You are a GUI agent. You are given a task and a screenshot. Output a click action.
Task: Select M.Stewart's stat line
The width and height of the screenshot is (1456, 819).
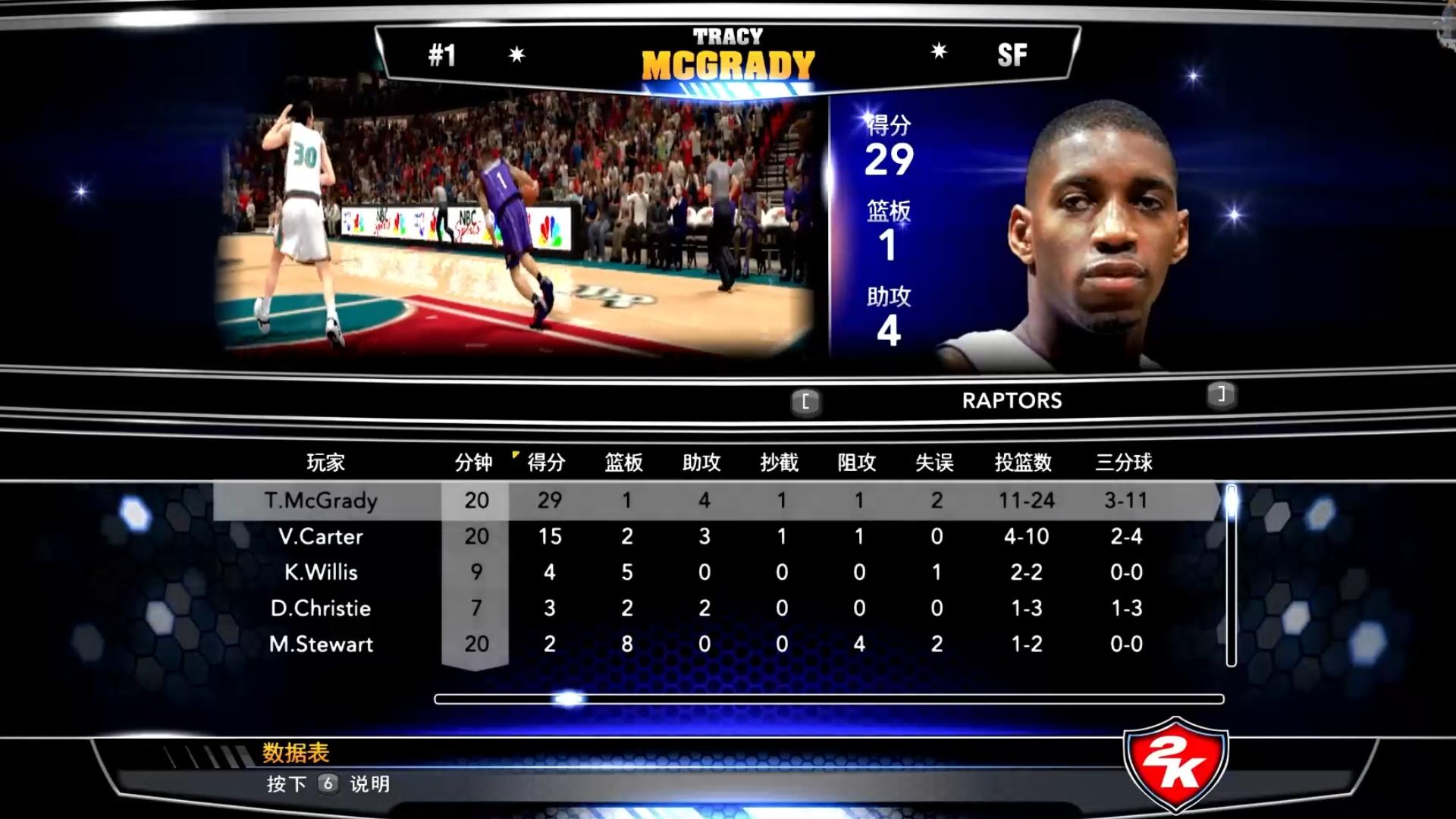pos(321,644)
